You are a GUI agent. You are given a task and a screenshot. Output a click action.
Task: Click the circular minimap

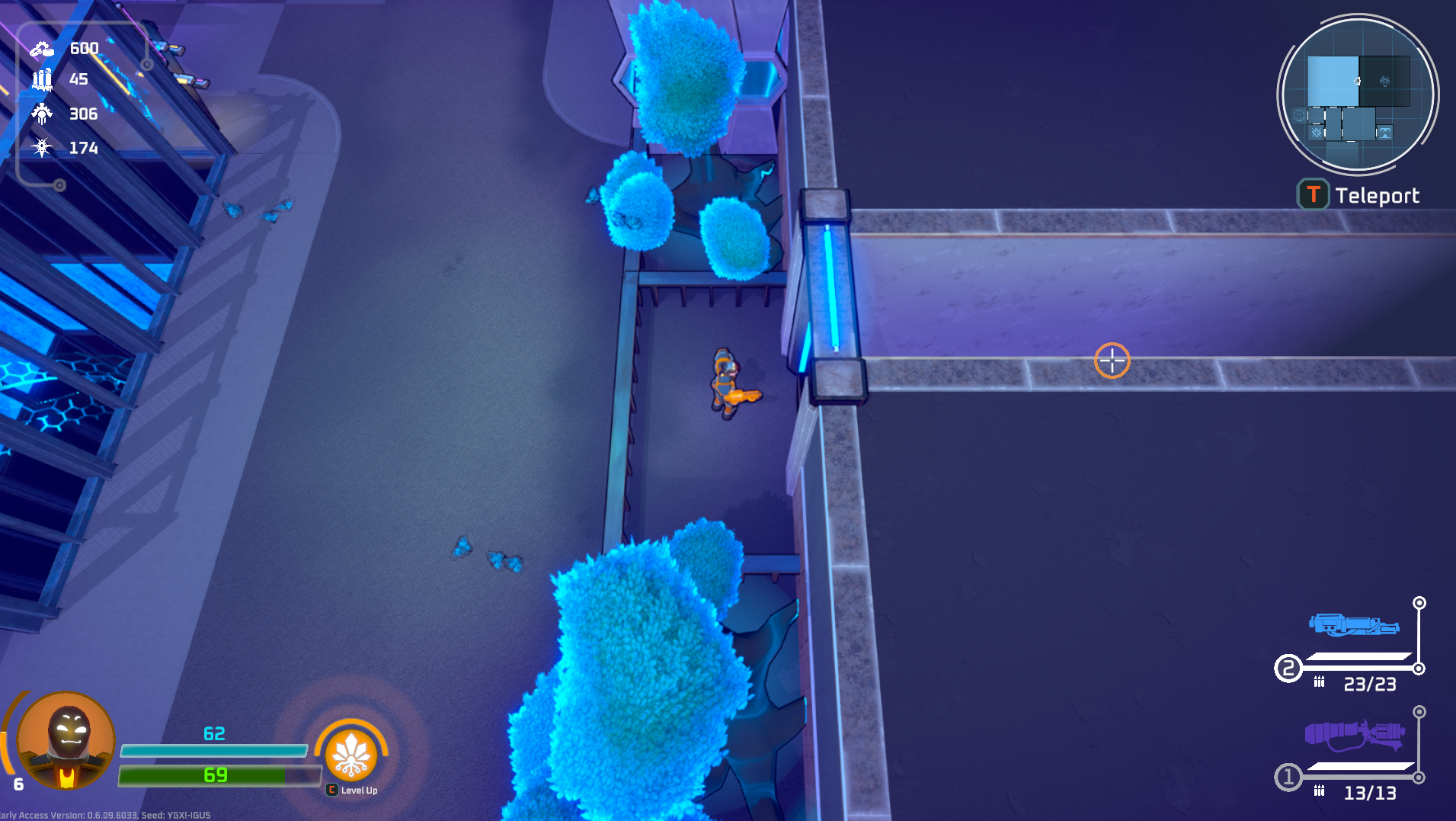1358,95
